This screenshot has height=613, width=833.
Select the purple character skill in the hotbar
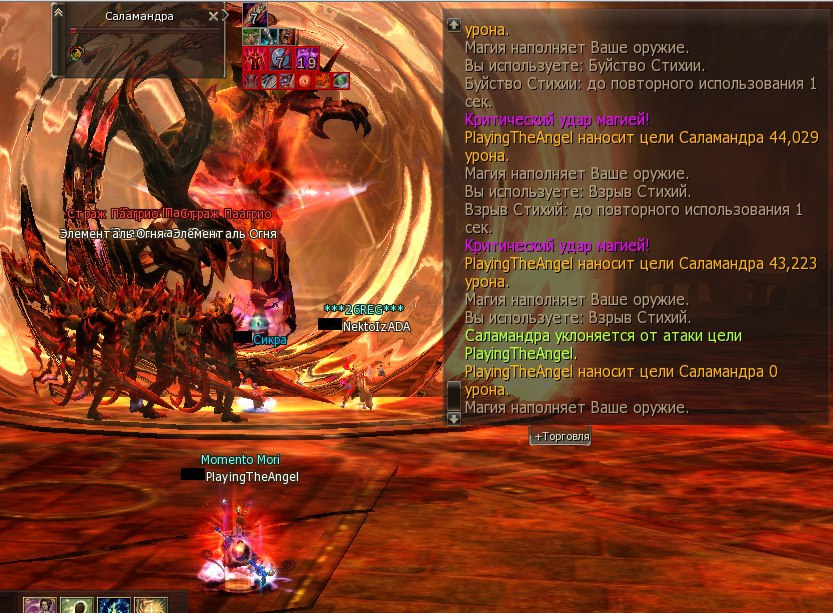pyautogui.click(x=40, y=605)
